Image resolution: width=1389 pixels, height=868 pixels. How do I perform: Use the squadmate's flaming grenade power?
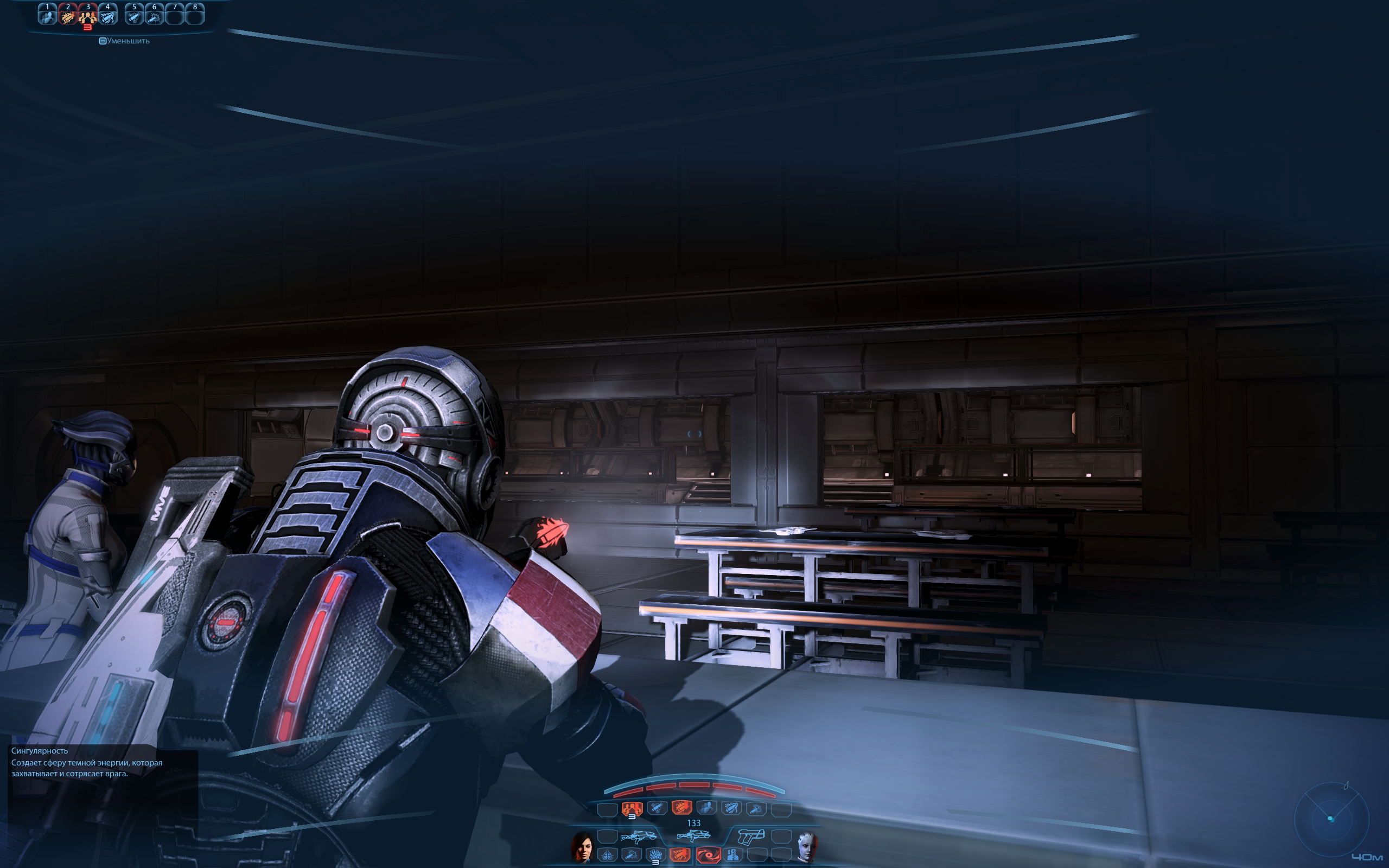[x=655, y=856]
